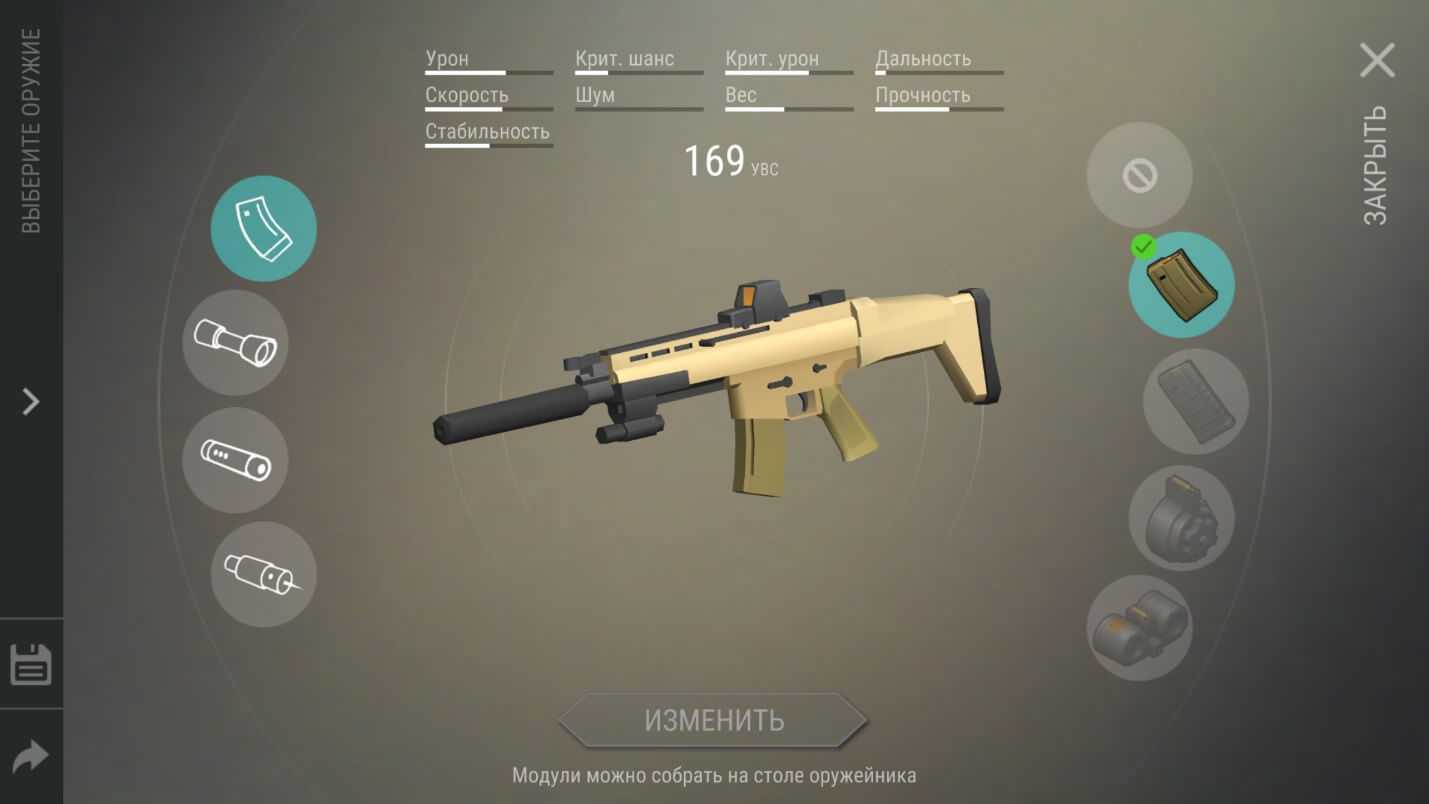Pick the dark extended magazine option
The width and height of the screenshot is (1429, 804).
[x=1195, y=401]
